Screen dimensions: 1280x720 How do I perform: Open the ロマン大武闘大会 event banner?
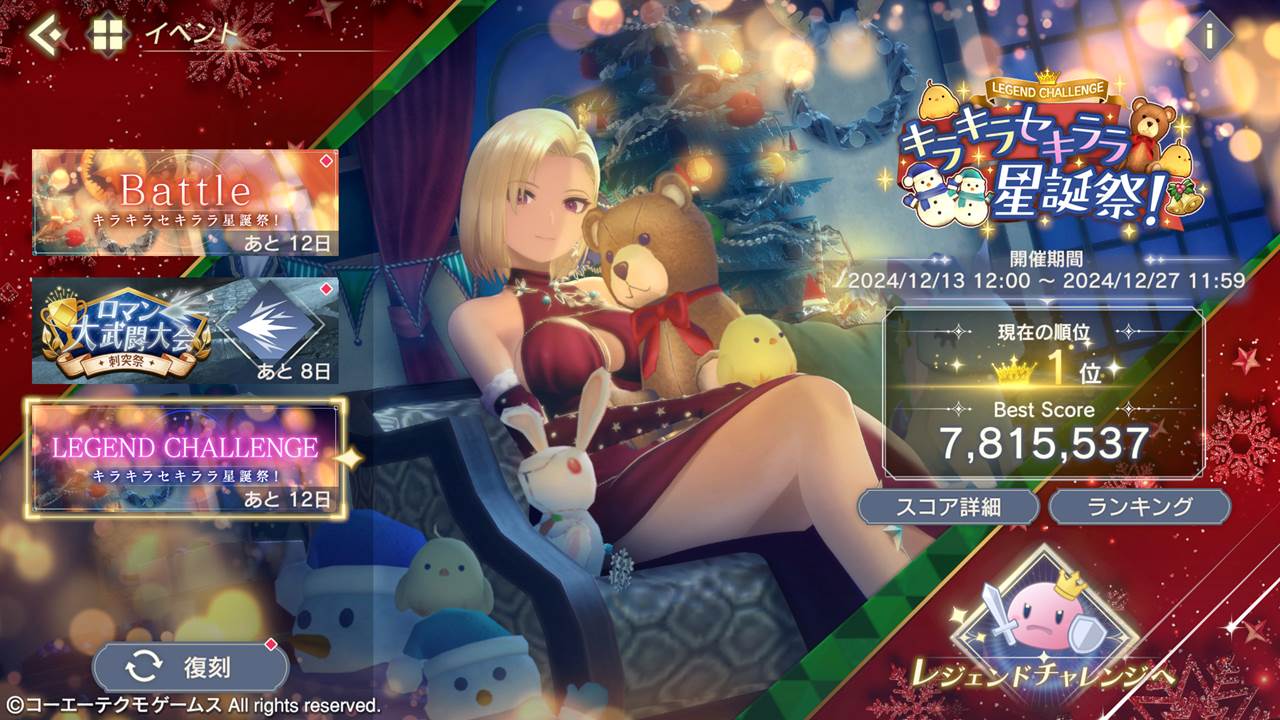tap(185, 331)
